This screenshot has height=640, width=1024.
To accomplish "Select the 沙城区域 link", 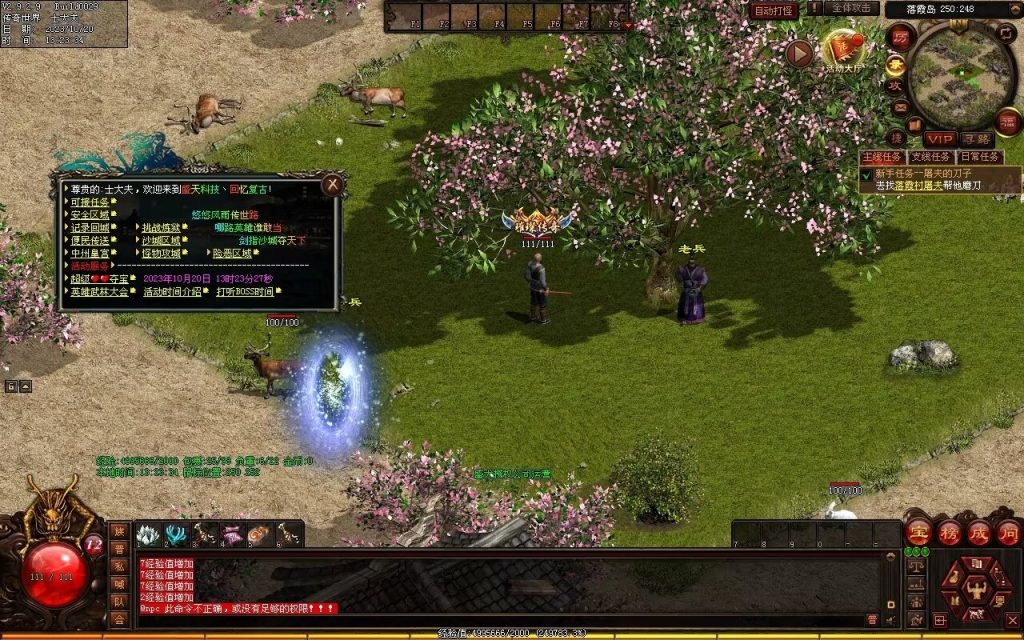I will click(x=161, y=241).
